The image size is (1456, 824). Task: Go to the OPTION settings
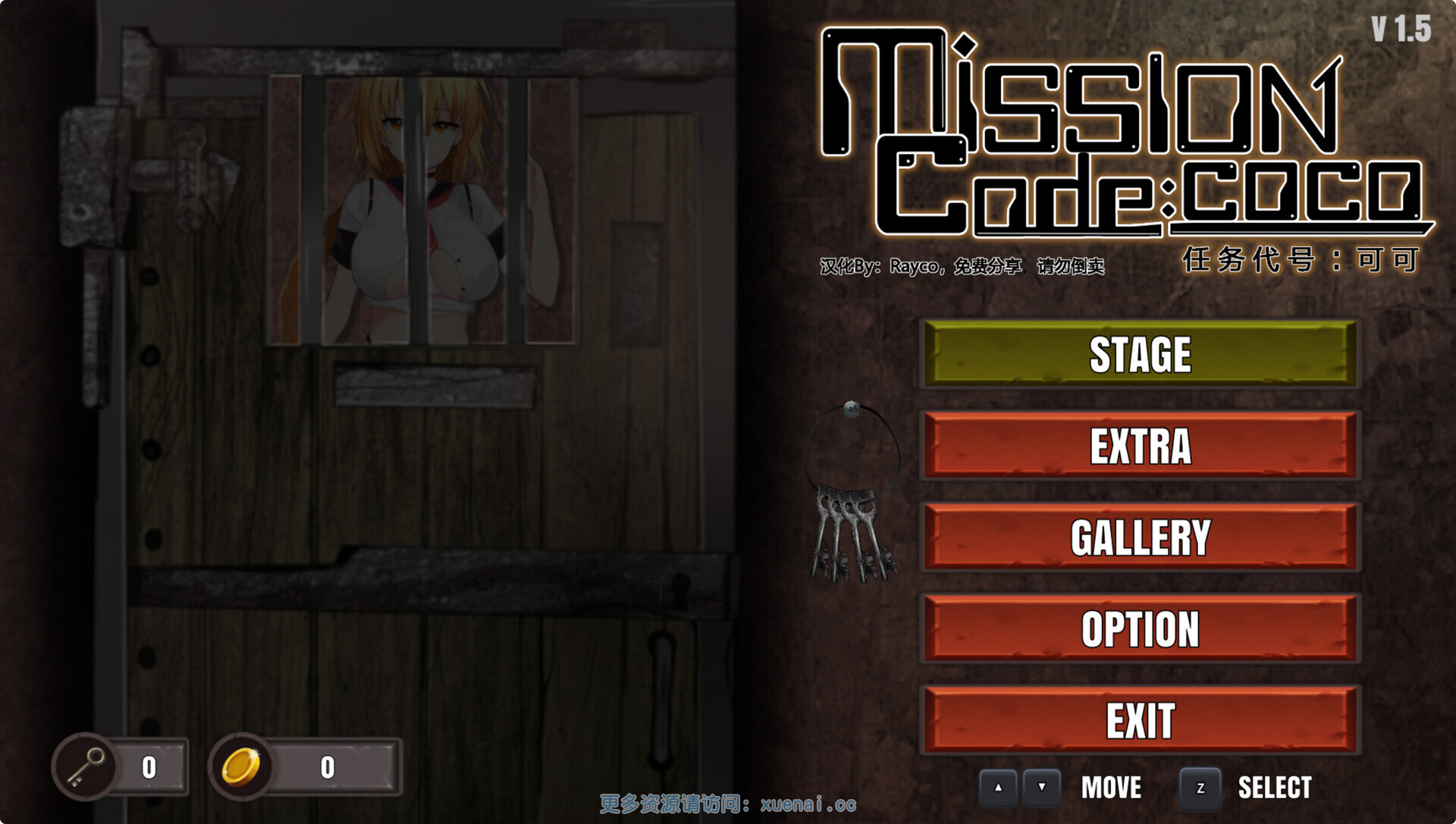[x=1140, y=629]
